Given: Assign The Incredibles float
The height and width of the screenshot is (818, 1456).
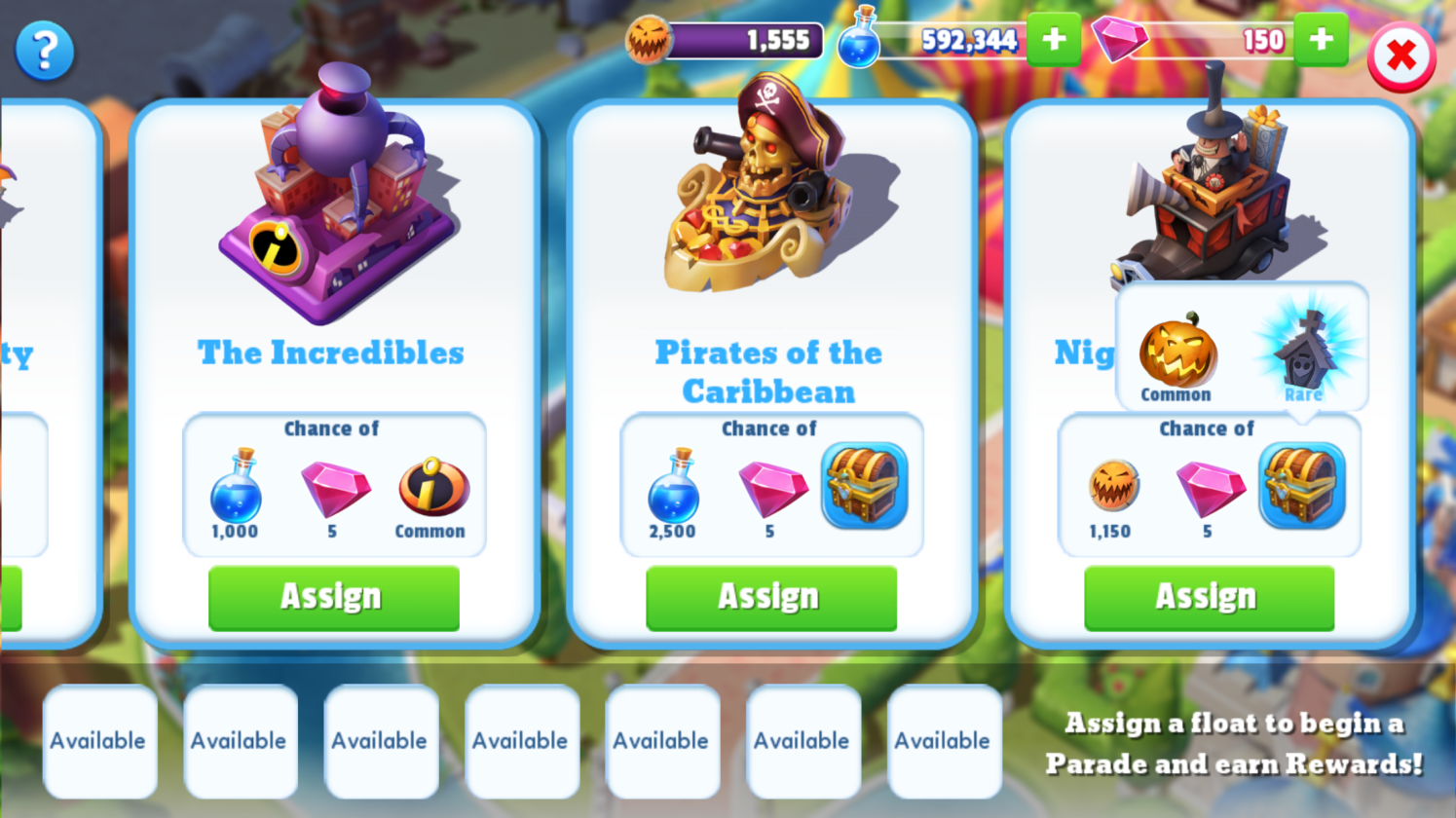Looking at the screenshot, I should click(333, 598).
